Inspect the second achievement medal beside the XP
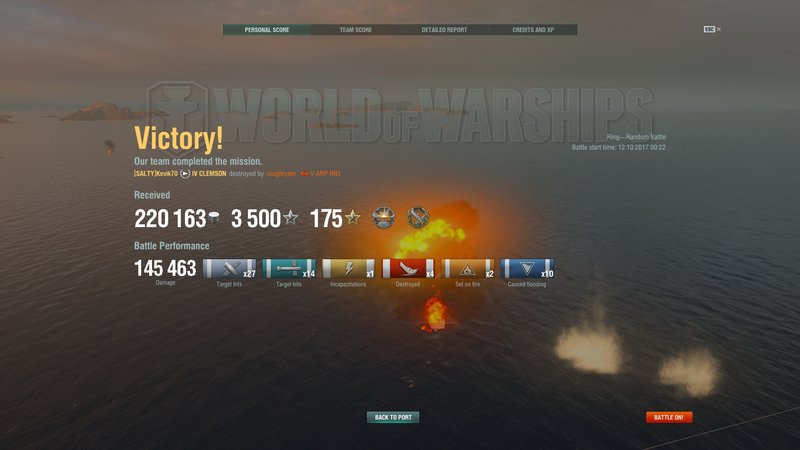 point(417,217)
